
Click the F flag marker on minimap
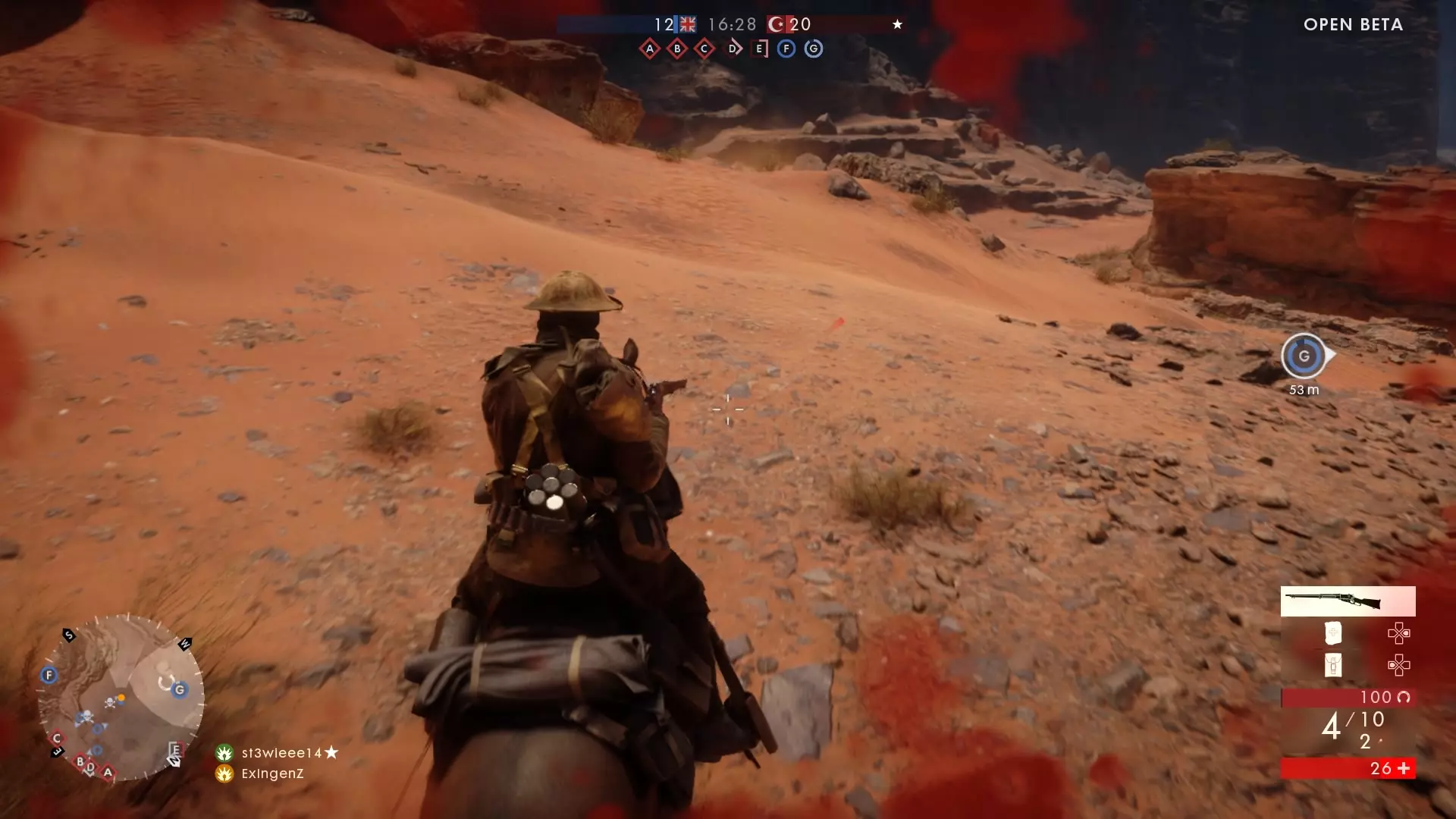pyautogui.click(x=49, y=675)
